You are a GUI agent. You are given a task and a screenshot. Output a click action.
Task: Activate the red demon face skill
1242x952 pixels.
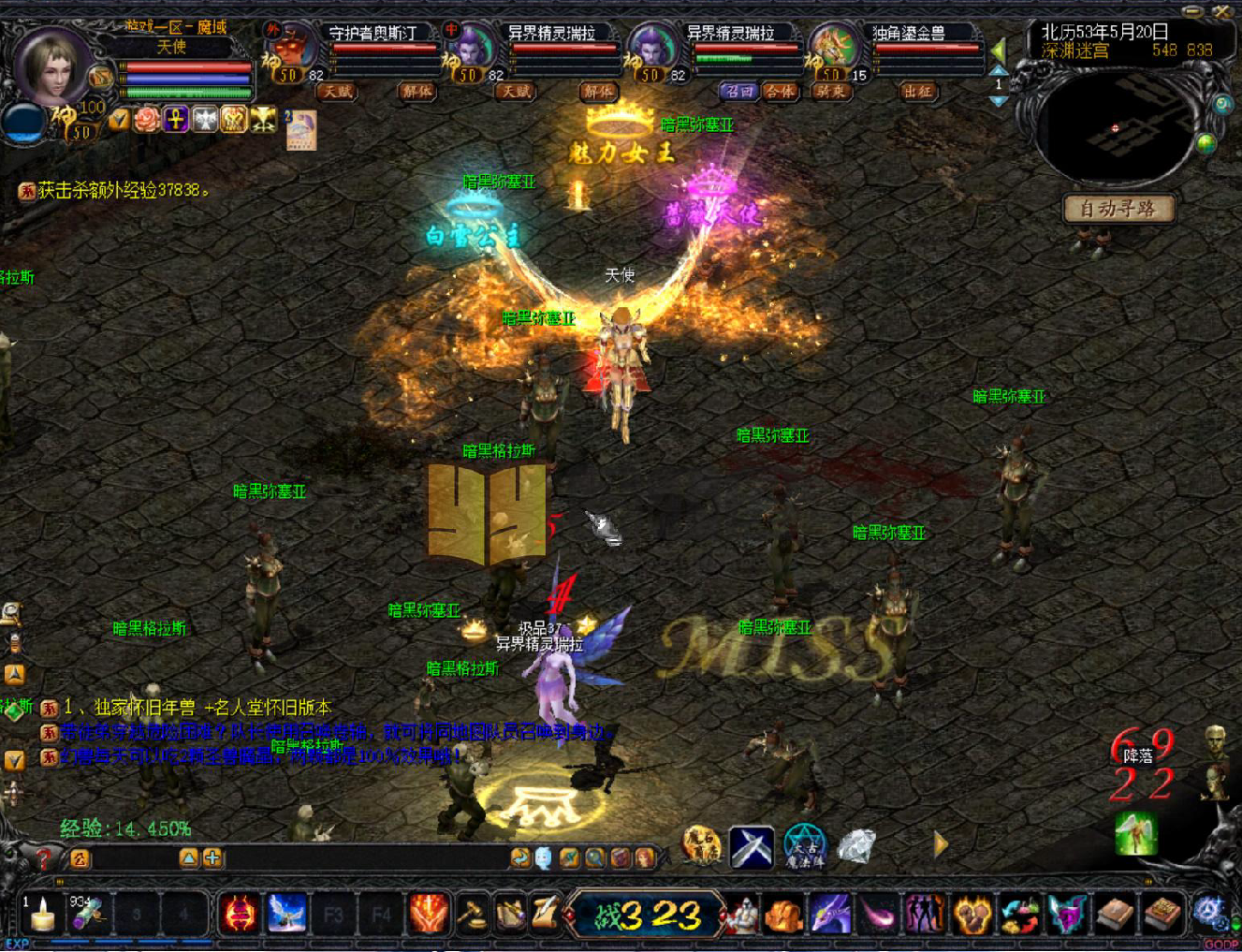pos(239,914)
